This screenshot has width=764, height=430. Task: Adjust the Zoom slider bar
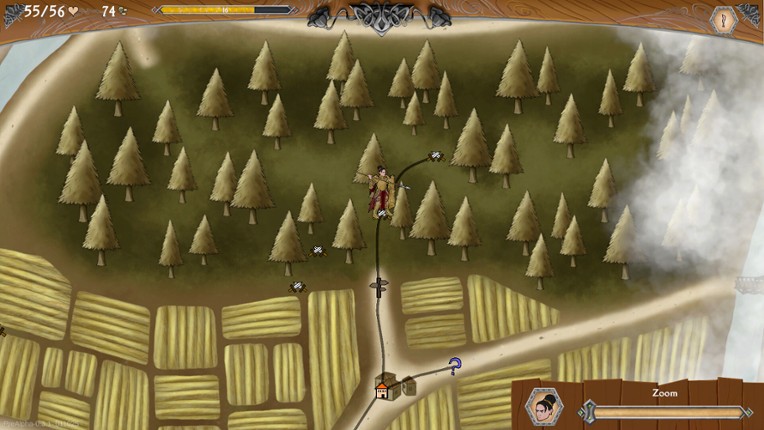pyautogui.click(x=665, y=411)
